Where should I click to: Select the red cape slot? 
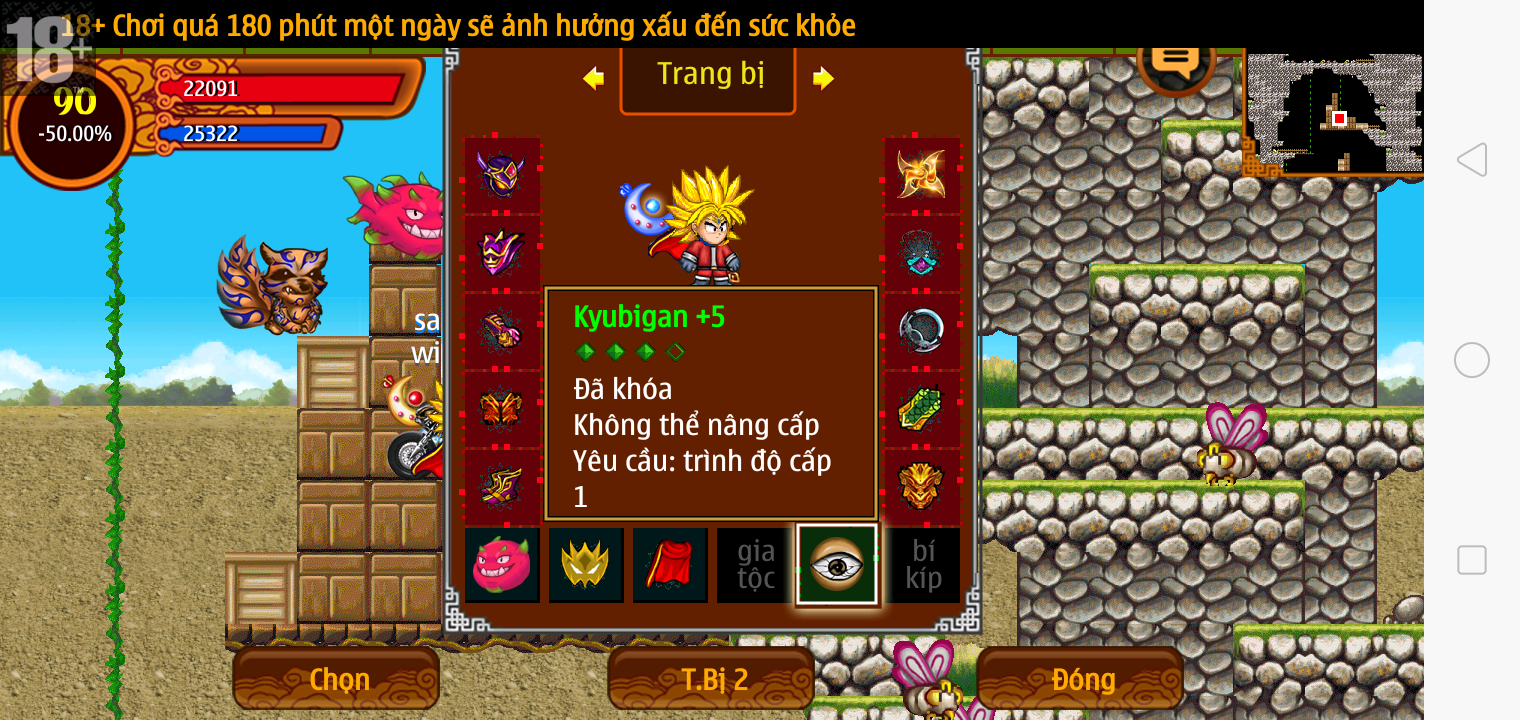tap(670, 565)
